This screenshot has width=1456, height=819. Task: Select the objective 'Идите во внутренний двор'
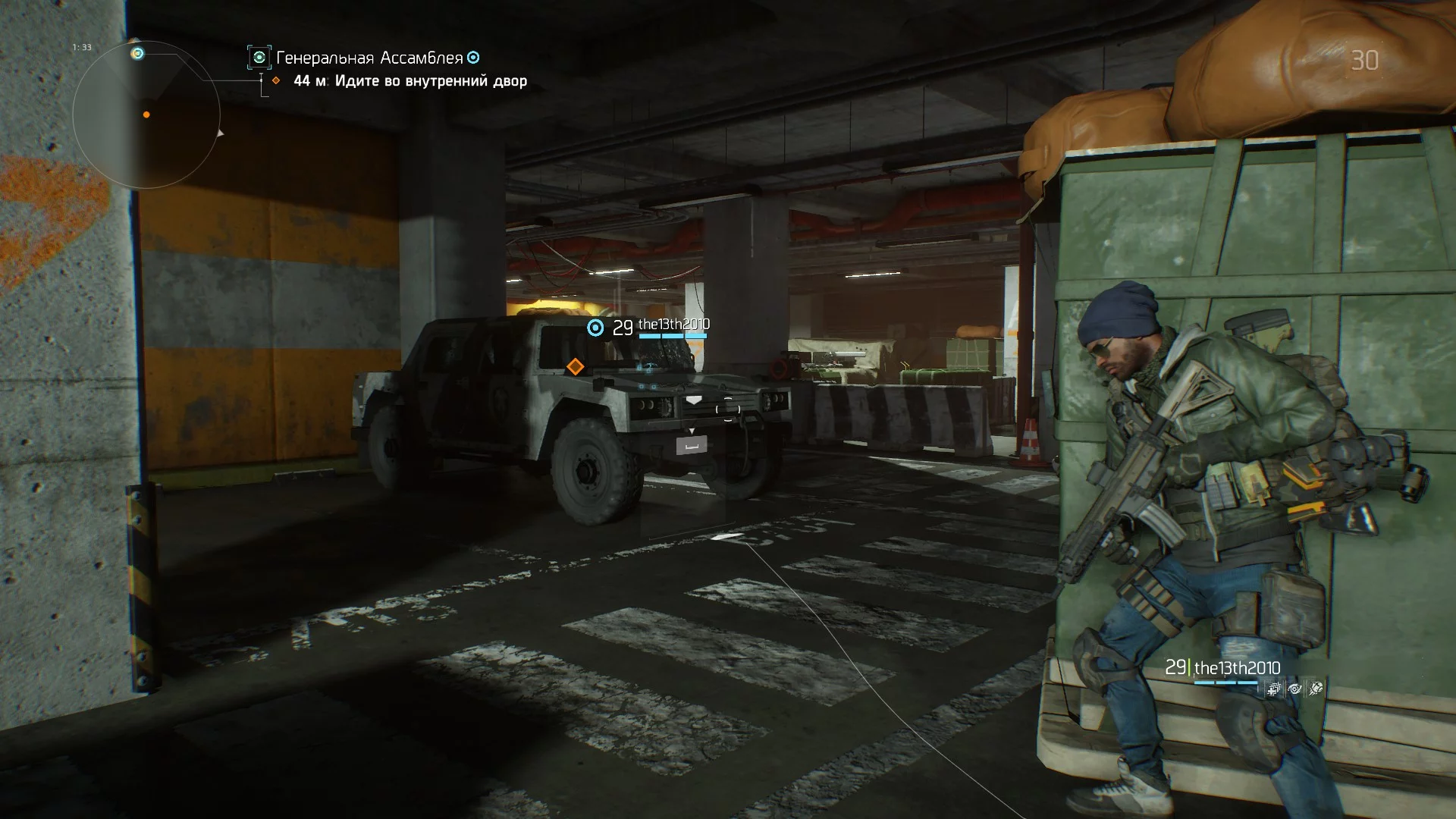click(431, 81)
